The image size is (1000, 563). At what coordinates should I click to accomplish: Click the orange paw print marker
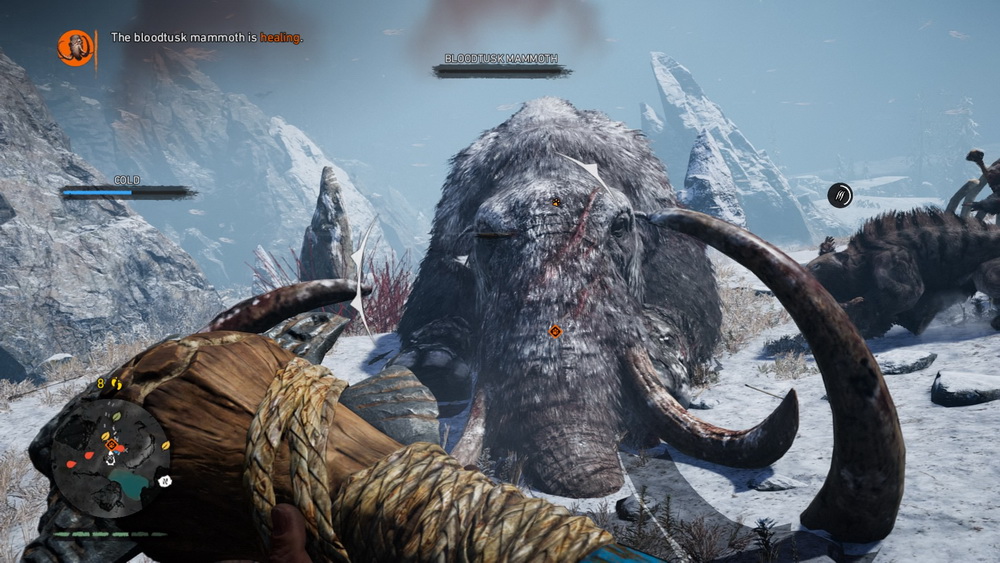556,202
